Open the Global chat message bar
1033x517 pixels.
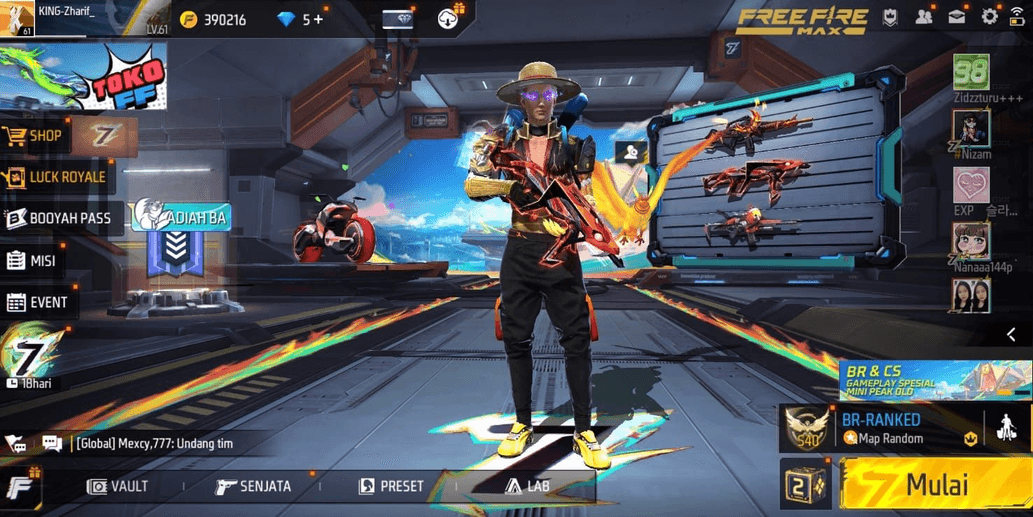(x=160, y=443)
